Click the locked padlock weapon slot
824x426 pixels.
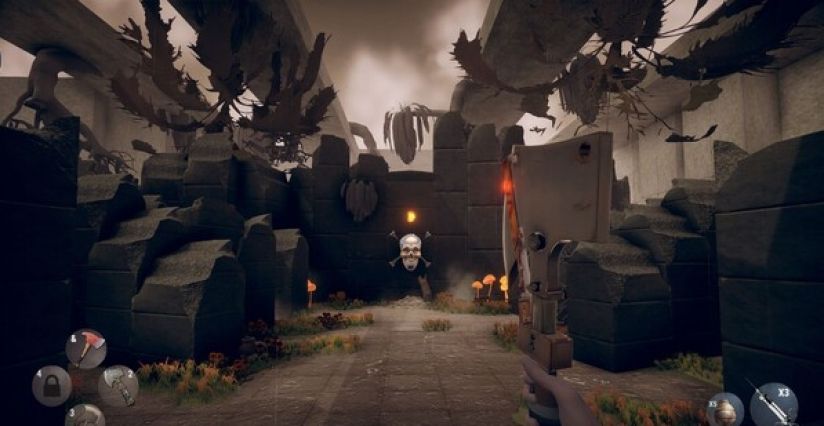pyautogui.click(x=51, y=386)
